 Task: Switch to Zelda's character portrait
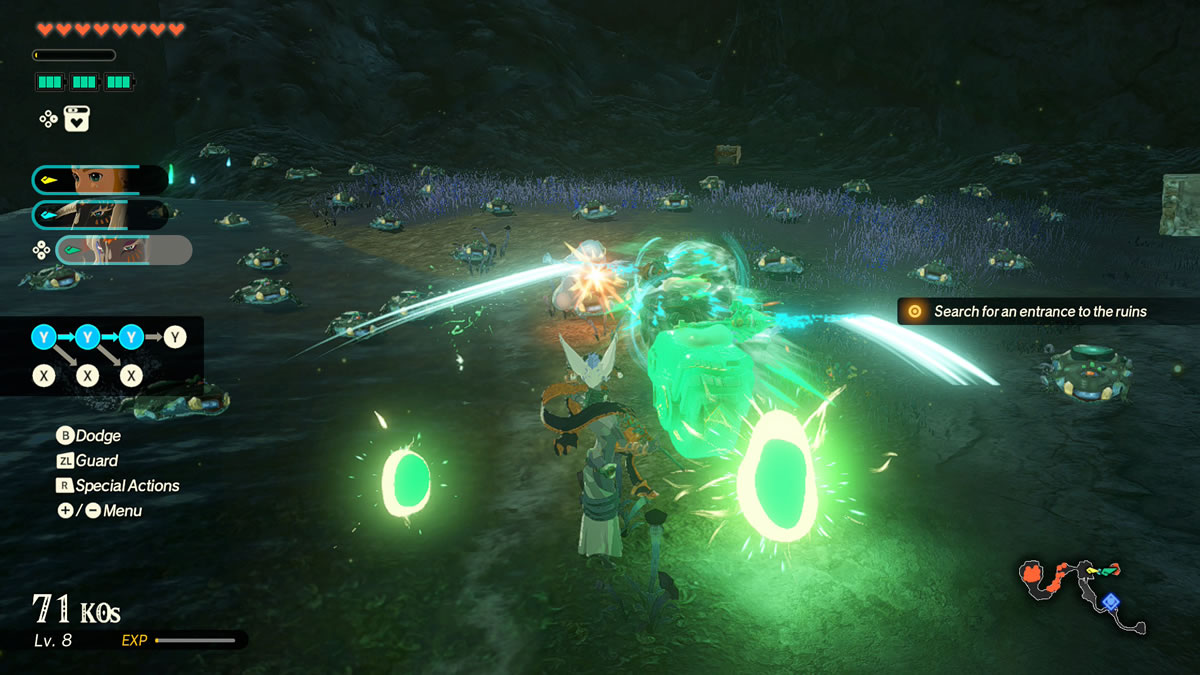point(100,180)
